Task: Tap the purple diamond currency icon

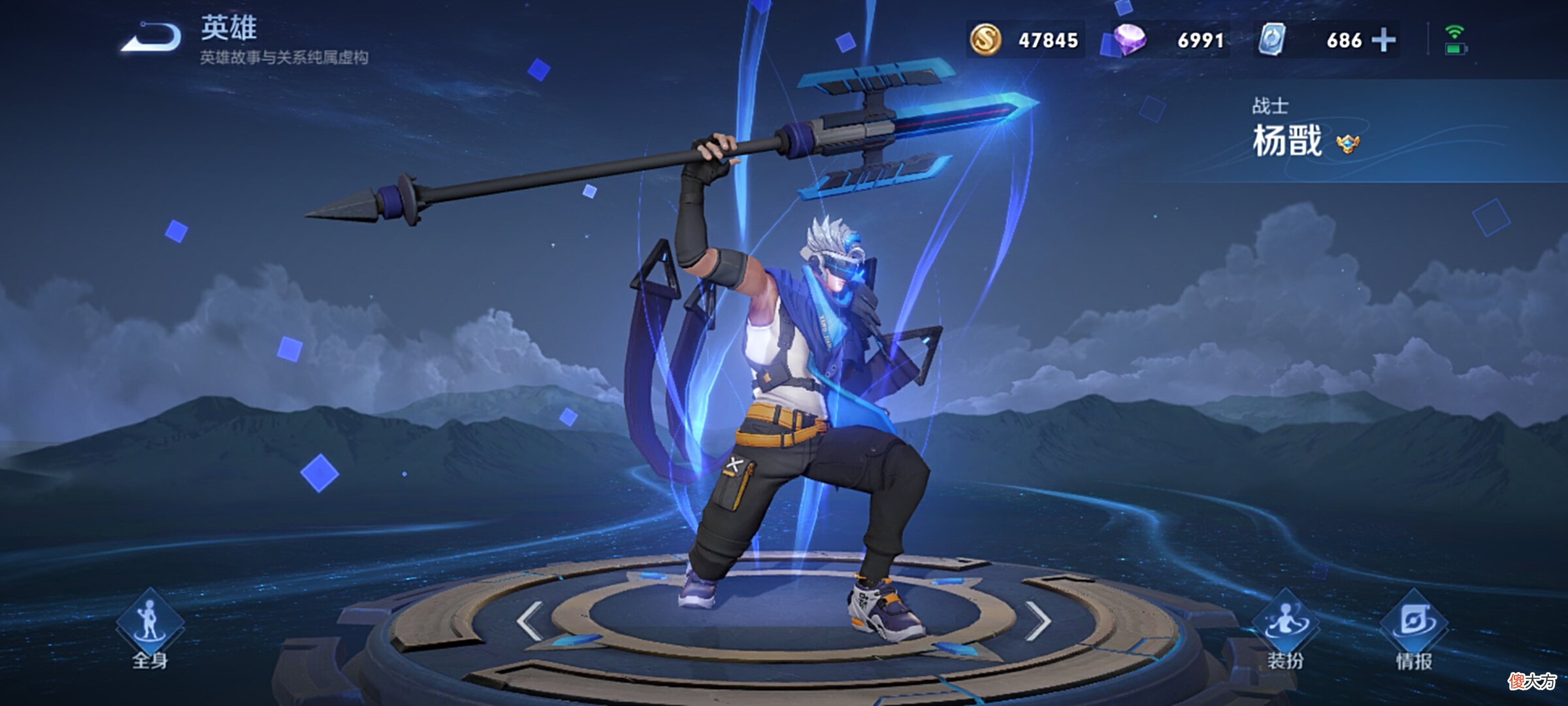Action: [1130, 40]
